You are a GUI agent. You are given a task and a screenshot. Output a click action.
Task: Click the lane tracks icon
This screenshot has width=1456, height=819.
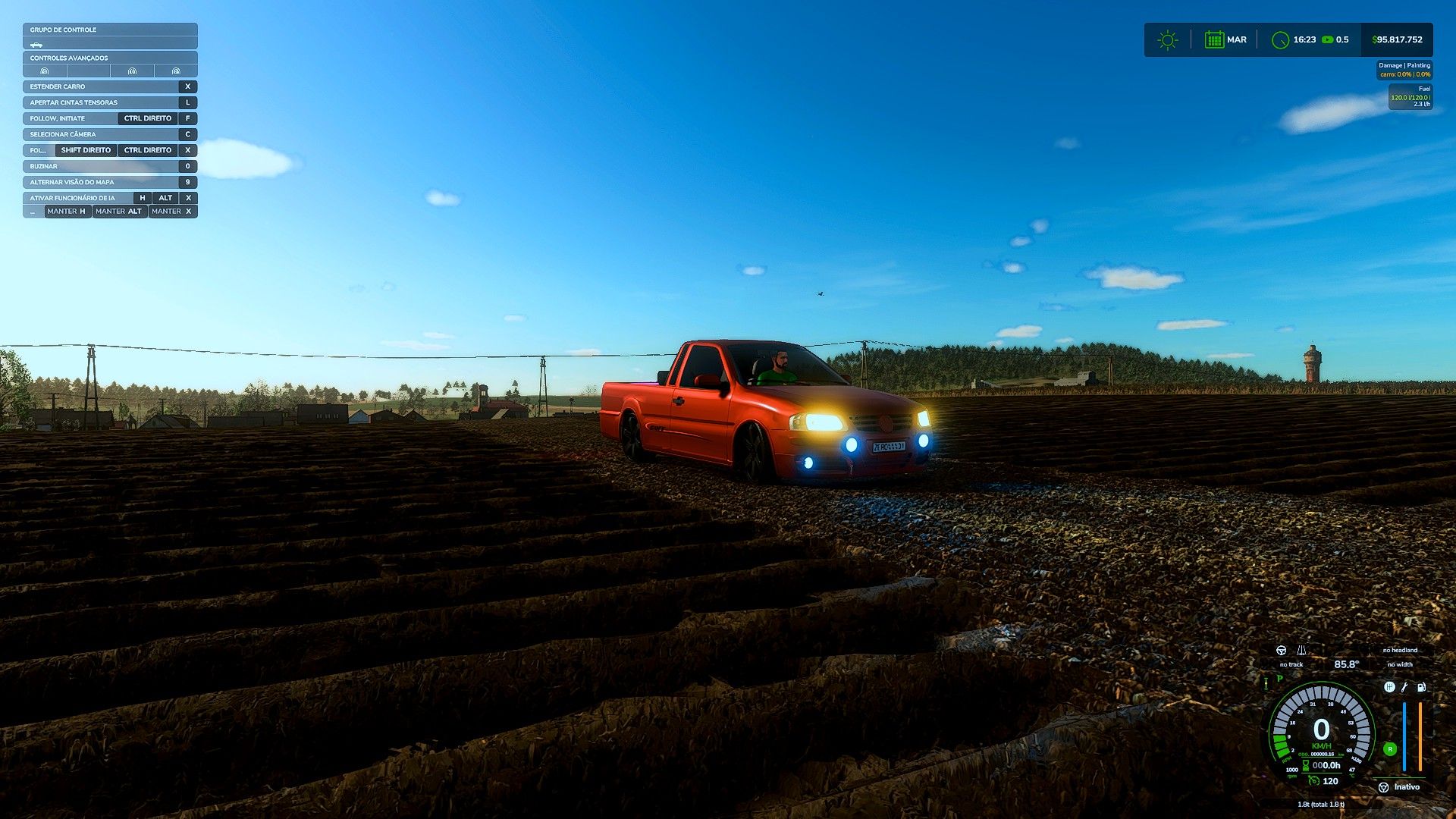click(x=1301, y=651)
